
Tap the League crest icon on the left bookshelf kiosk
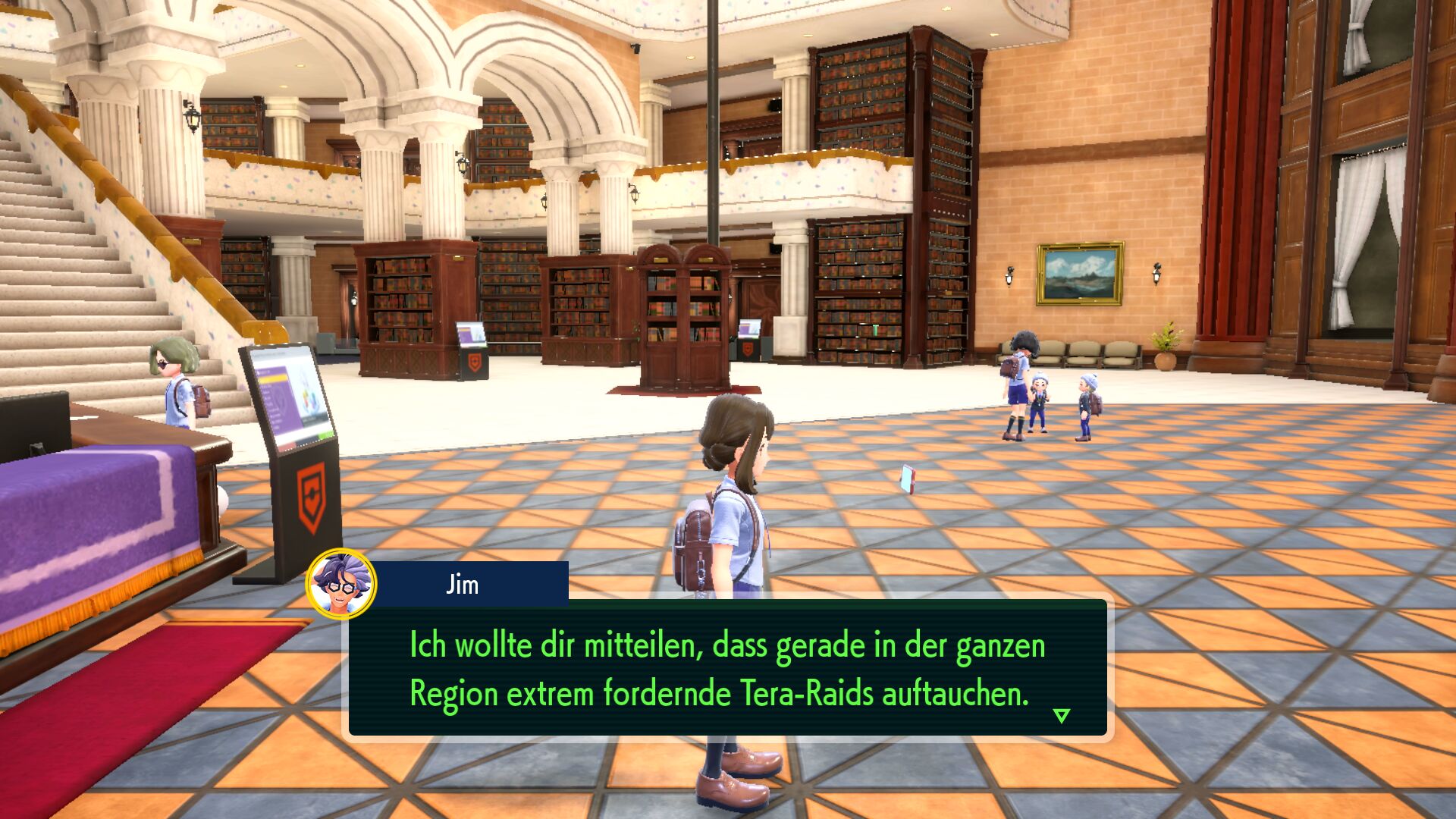[x=474, y=362]
